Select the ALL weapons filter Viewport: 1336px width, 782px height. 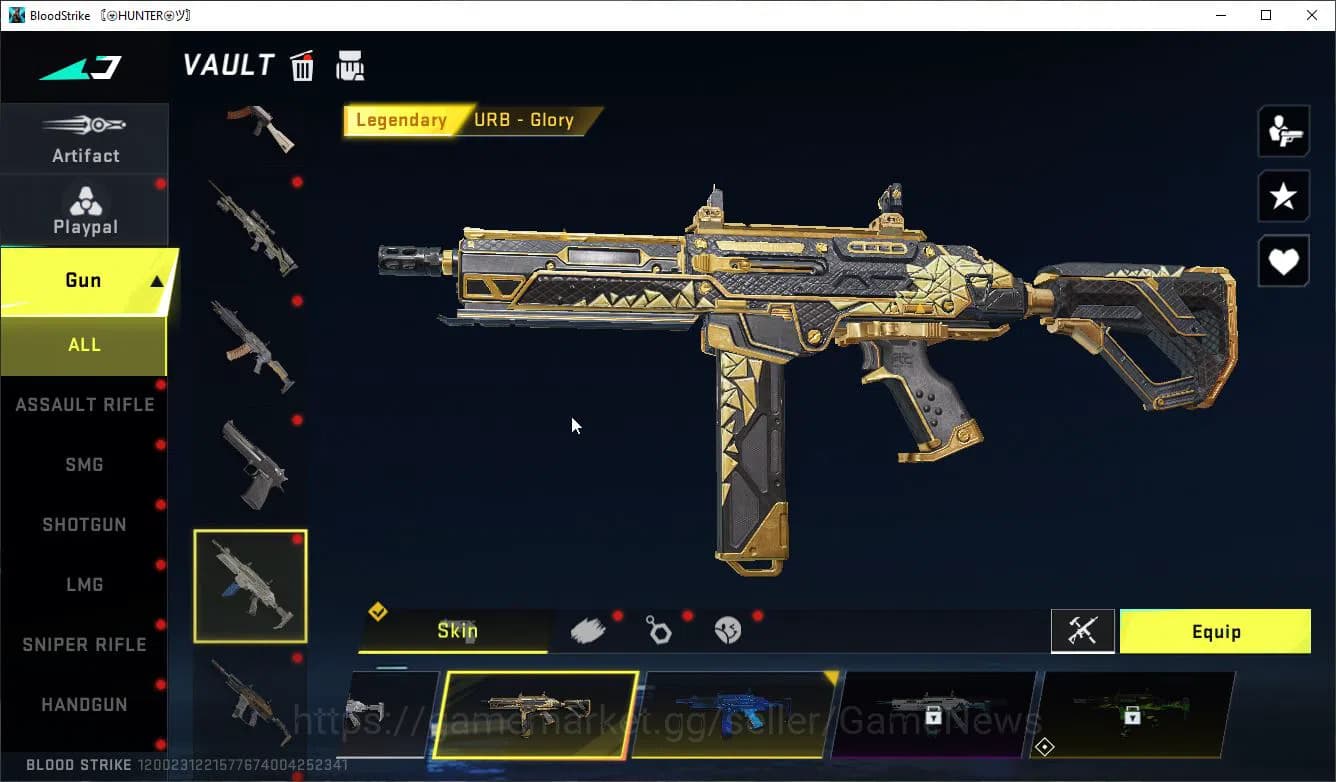click(84, 345)
